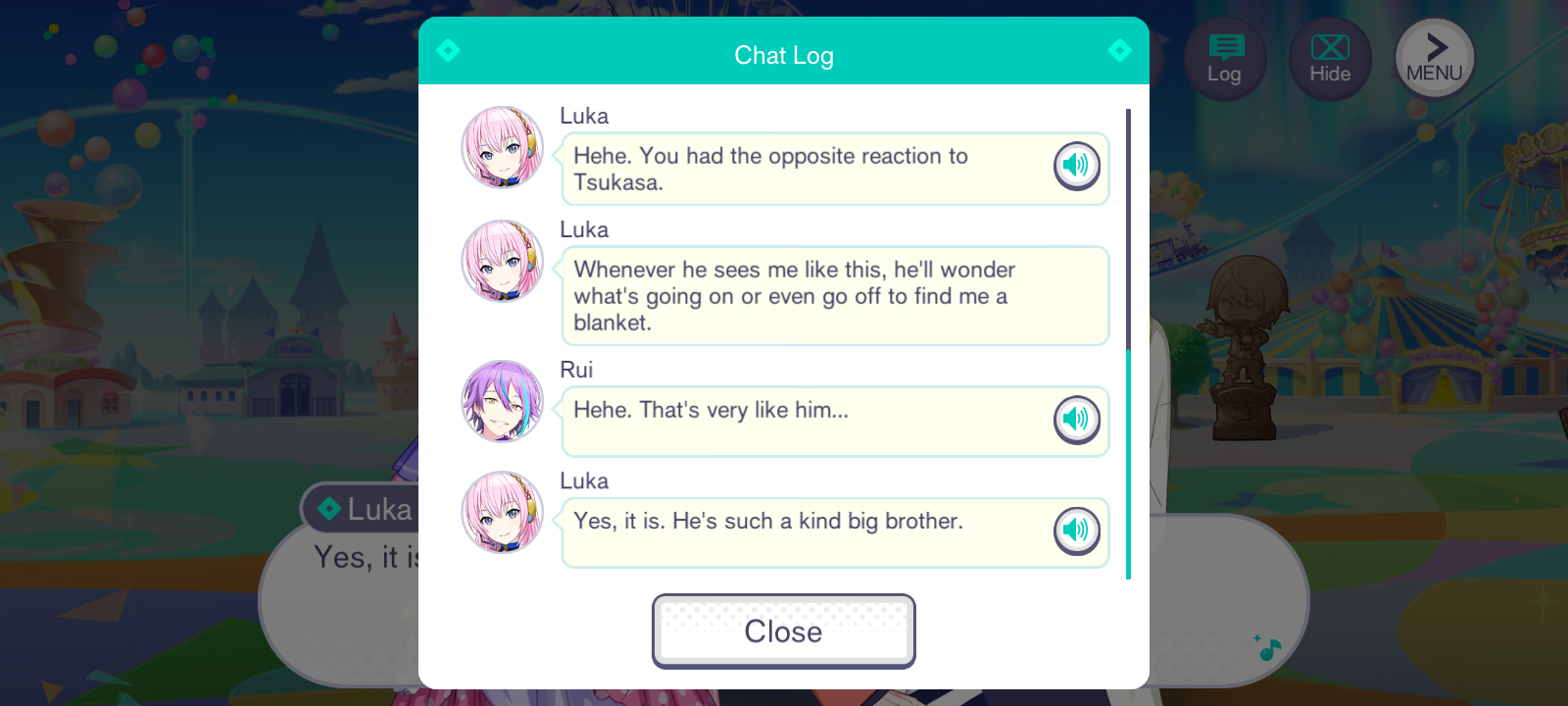Toggle audio for the 'kind big brother' line
This screenshot has width=1568, height=706.
(1076, 531)
